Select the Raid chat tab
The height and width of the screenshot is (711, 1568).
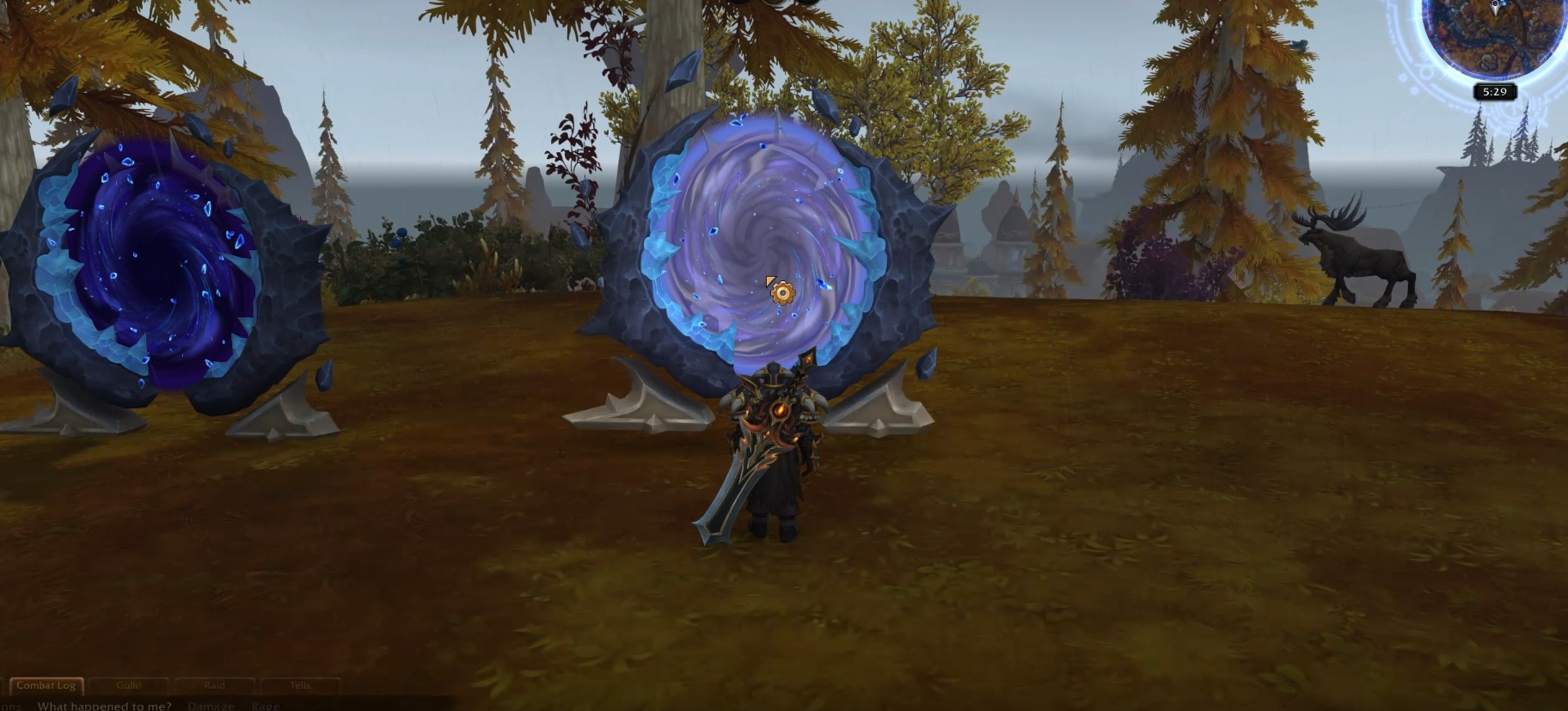tap(214, 684)
